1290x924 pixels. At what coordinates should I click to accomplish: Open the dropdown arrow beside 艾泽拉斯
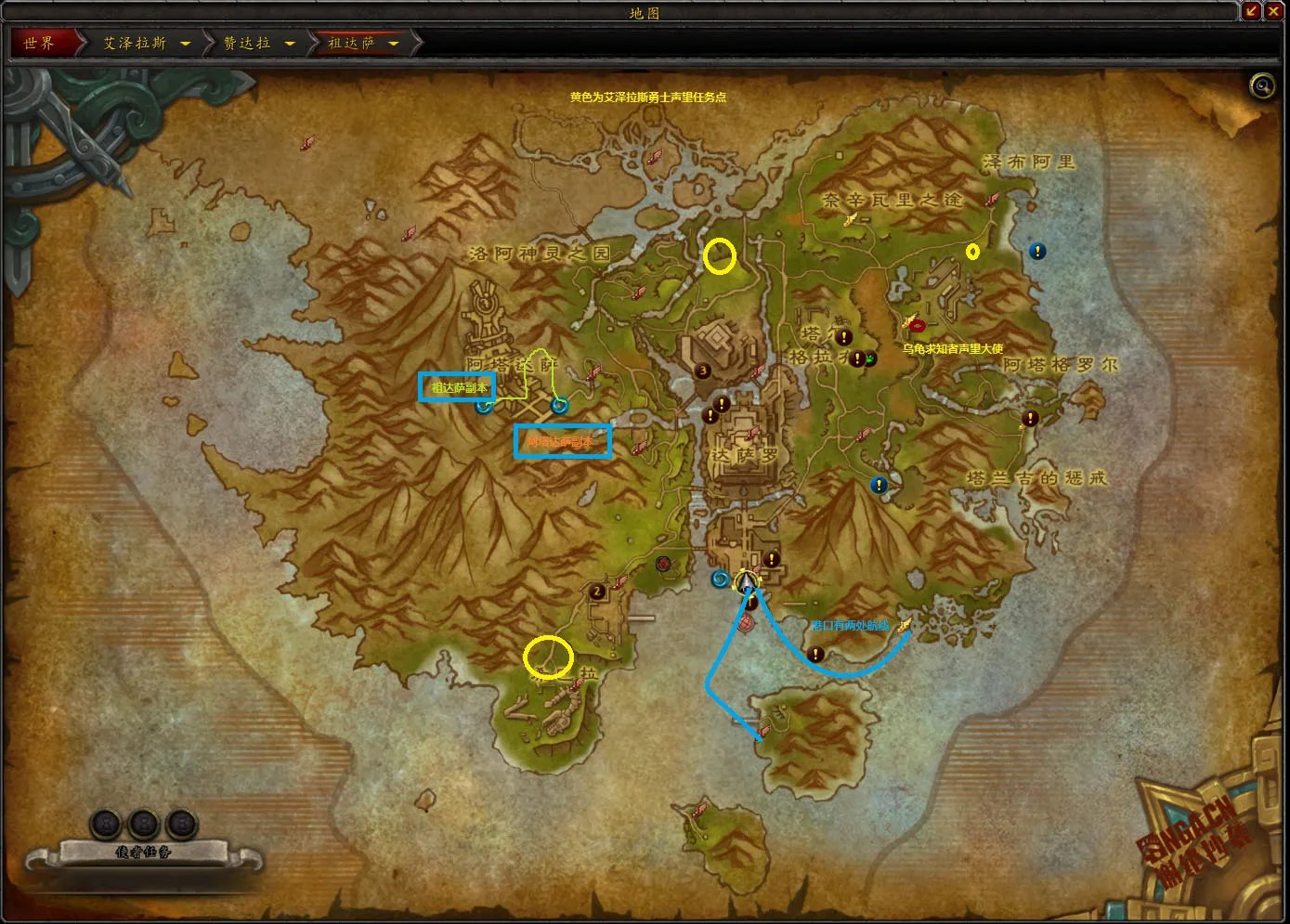pyautogui.click(x=185, y=44)
